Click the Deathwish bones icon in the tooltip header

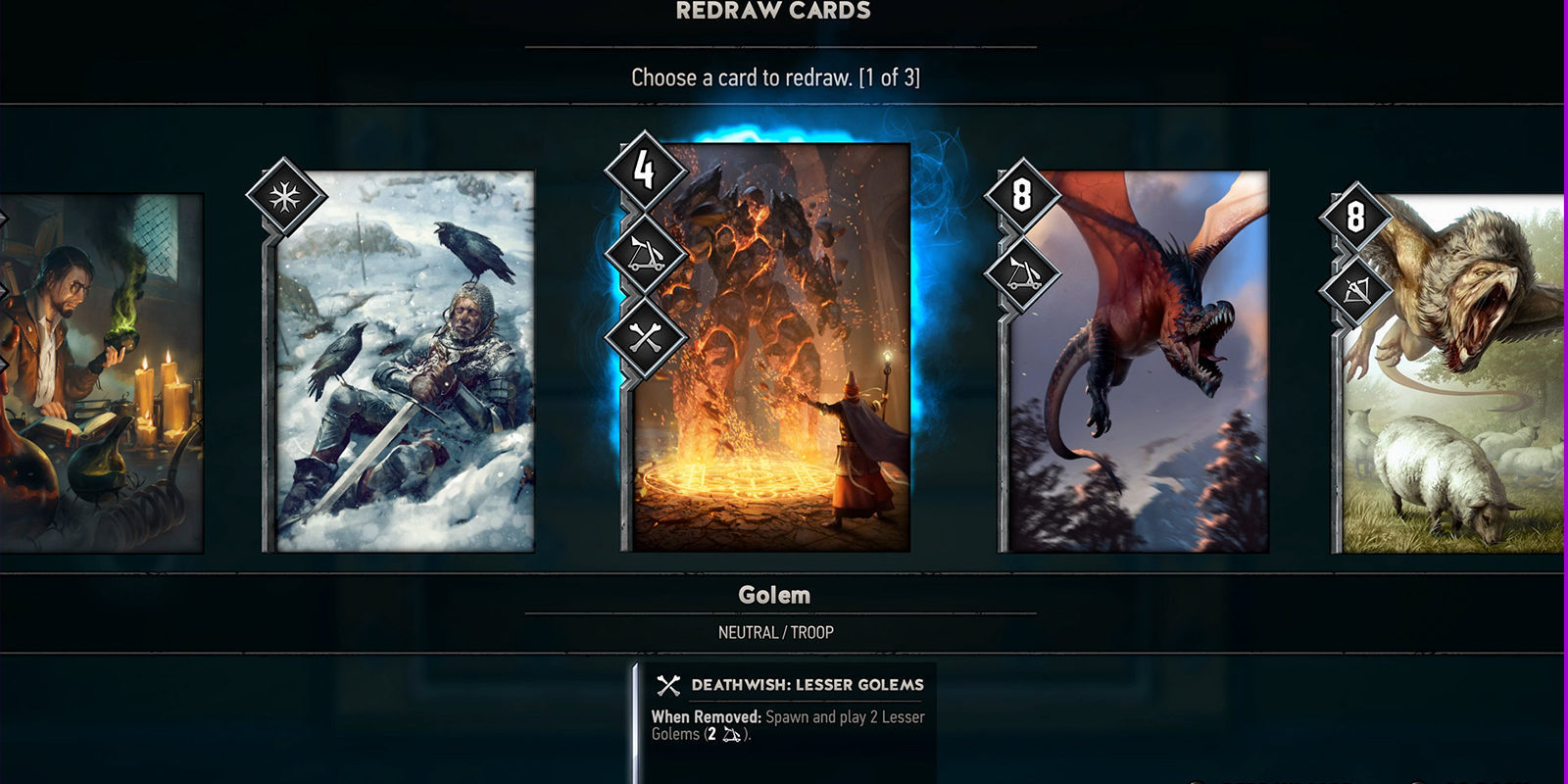[669, 684]
